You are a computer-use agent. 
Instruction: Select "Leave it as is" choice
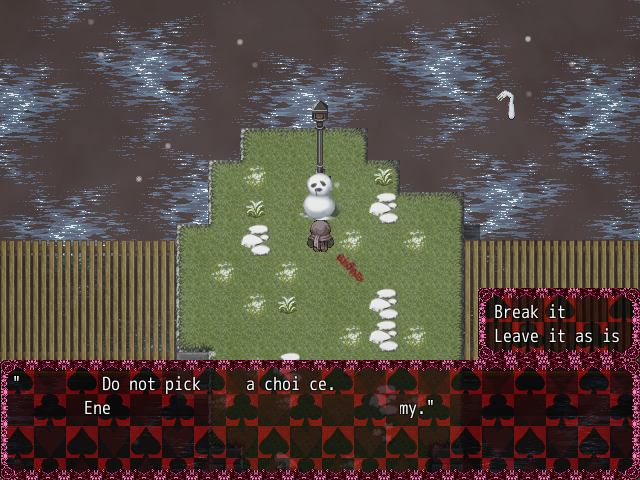(557, 336)
